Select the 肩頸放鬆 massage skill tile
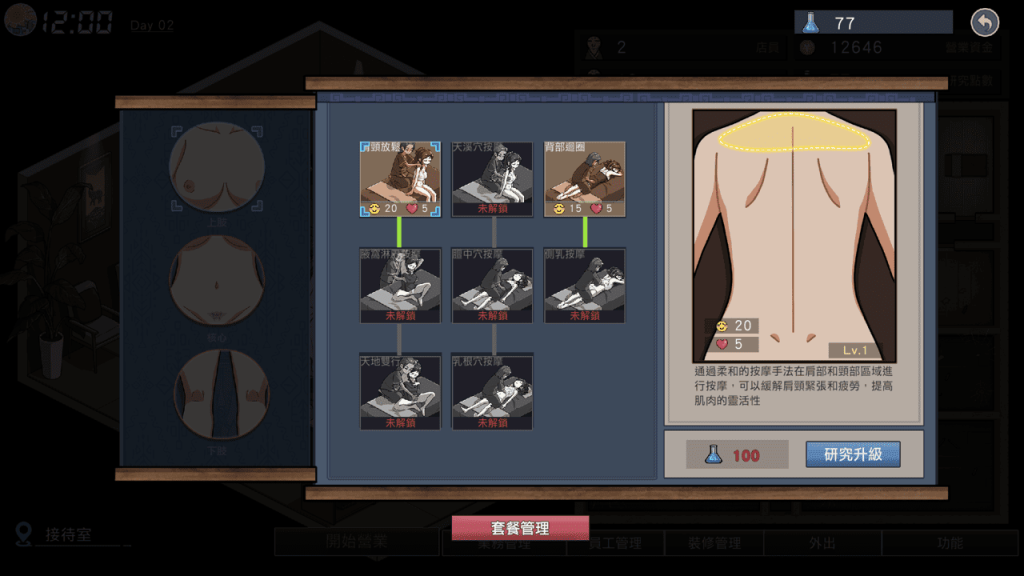This screenshot has height=576, width=1024. 400,178
